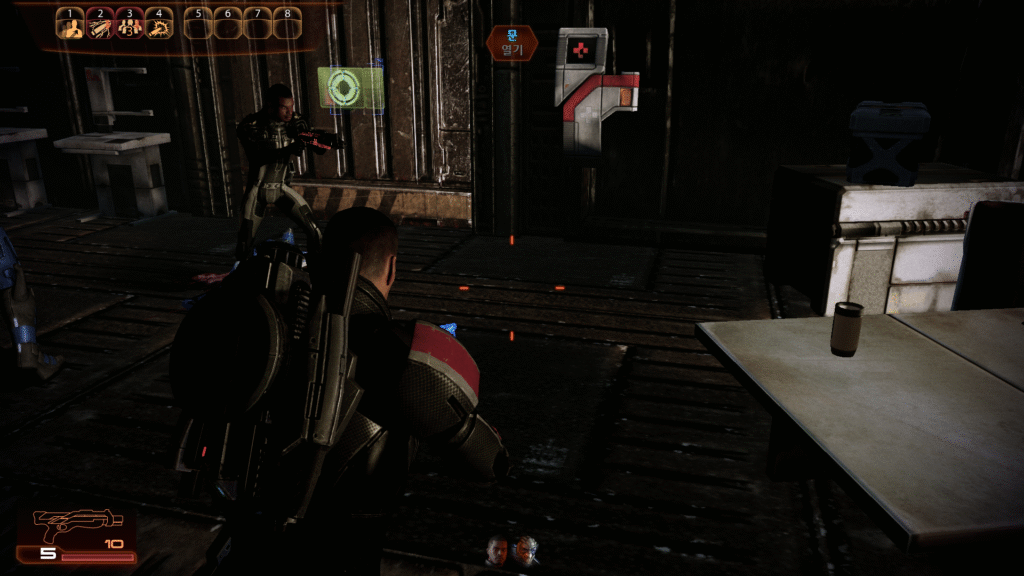The image size is (1024, 576).
Task: Activate the power in hotbar slot 1
Action: point(69,25)
